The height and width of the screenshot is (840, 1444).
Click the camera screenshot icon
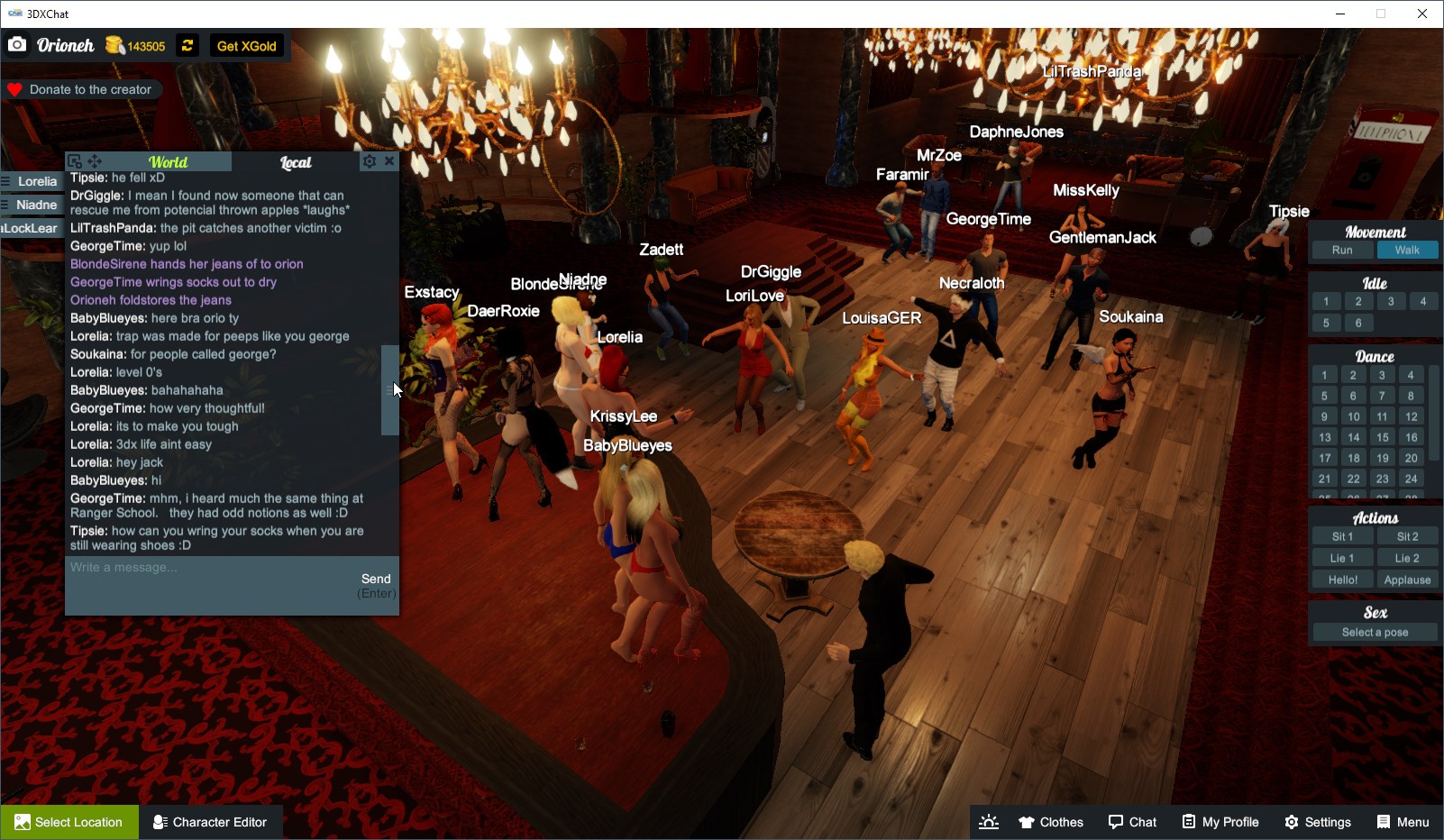click(x=17, y=44)
